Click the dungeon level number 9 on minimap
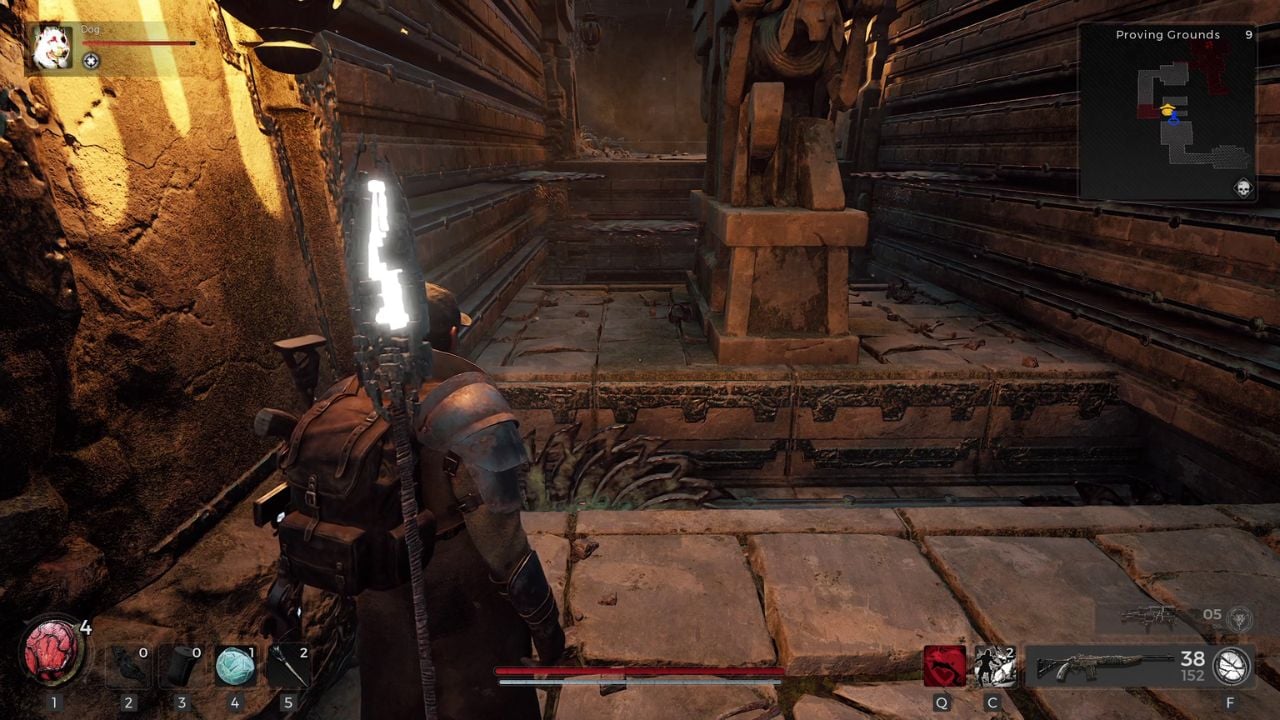 point(1249,35)
